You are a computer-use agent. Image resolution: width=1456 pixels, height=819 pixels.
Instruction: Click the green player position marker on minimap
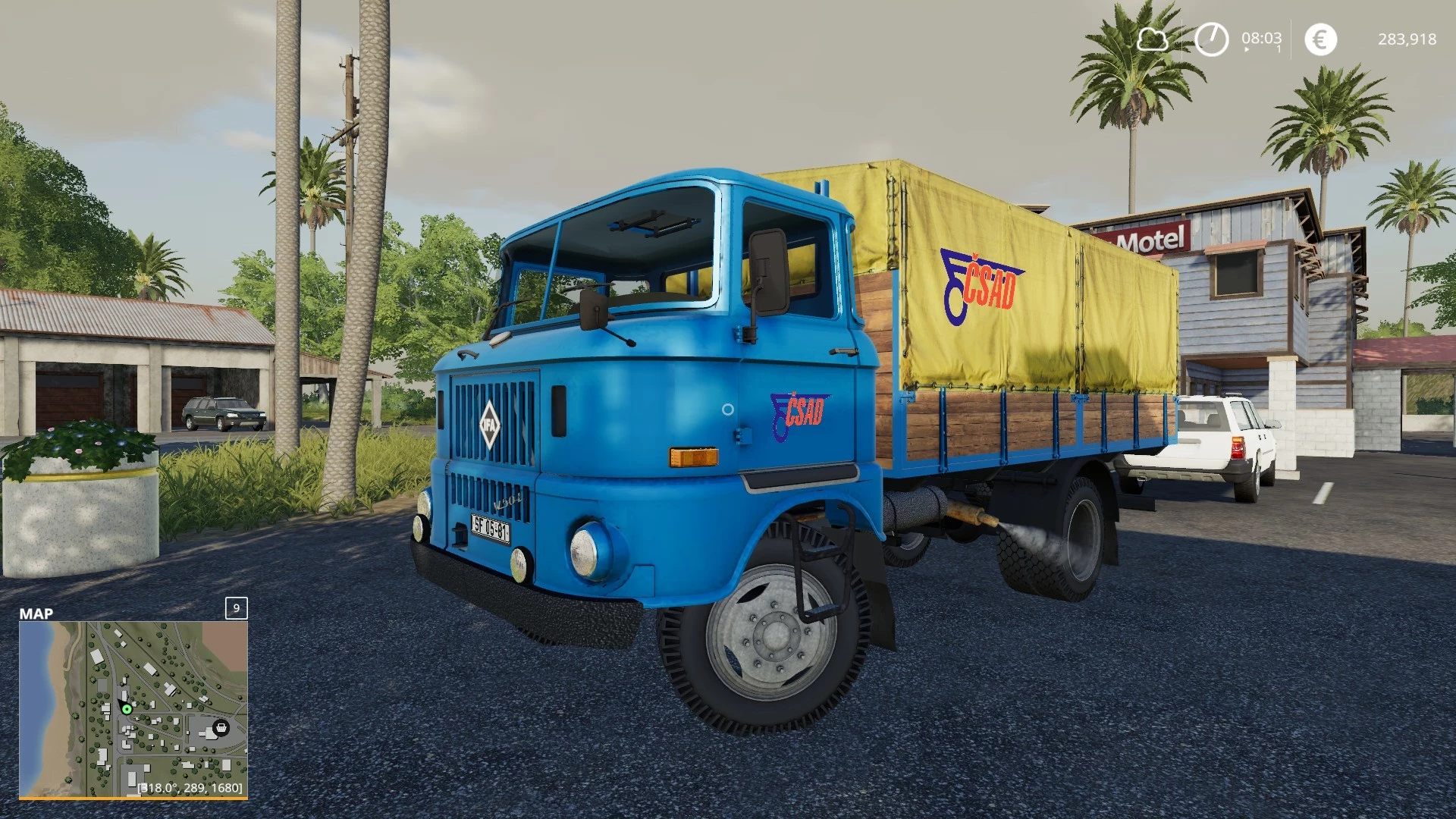127,711
